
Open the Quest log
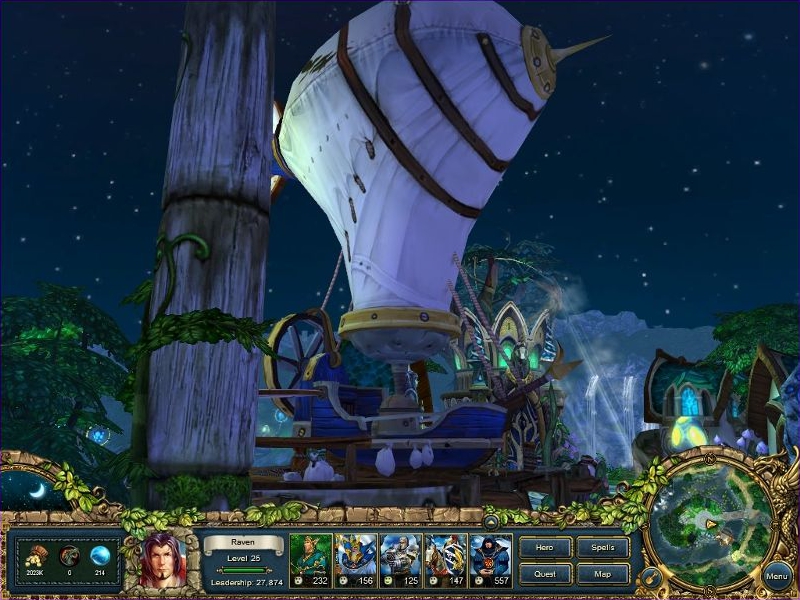pyautogui.click(x=547, y=574)
